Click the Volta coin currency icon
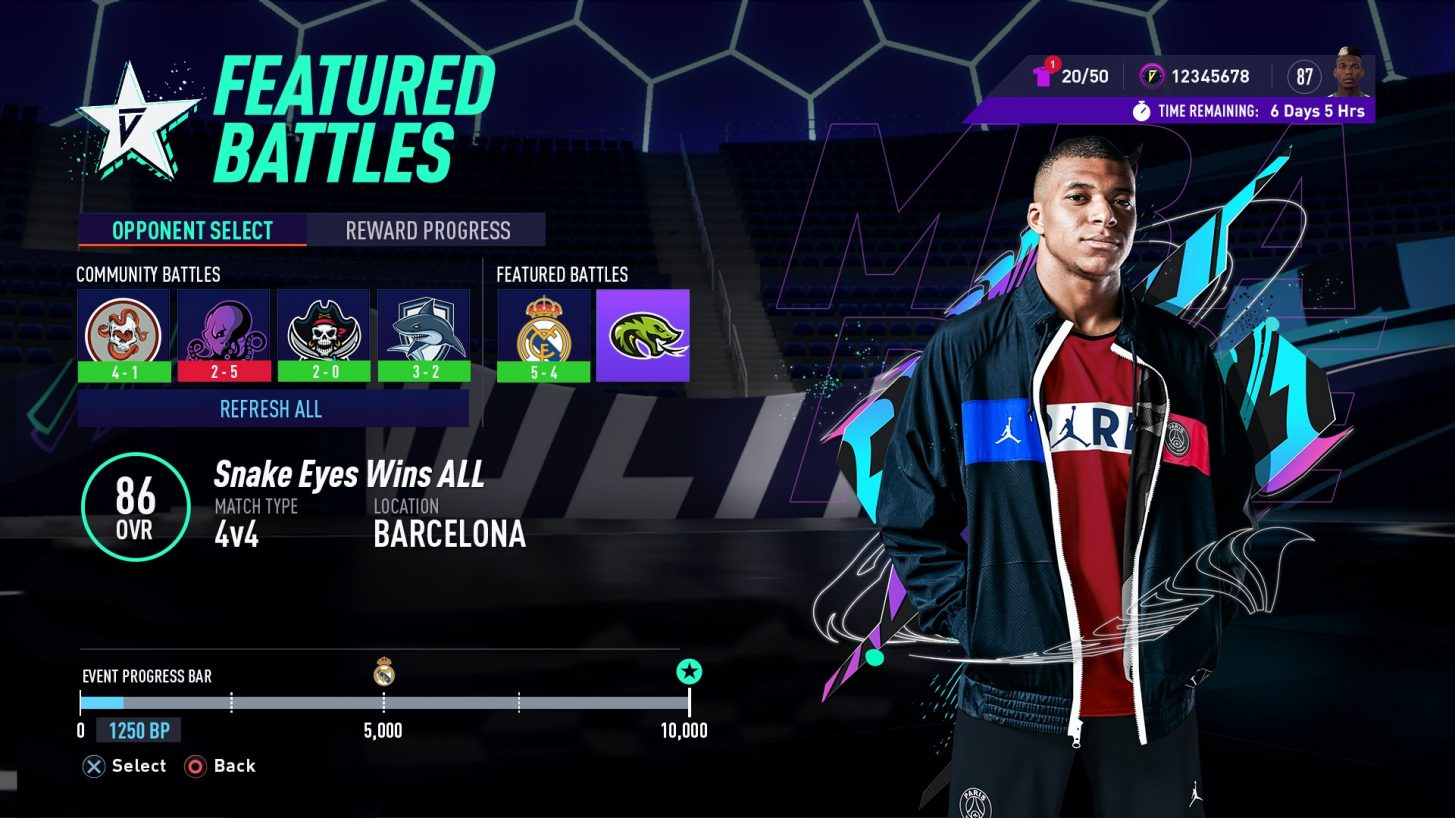The width and height of the screenshot is (1455, 818). pyautogui.click(x=1152, y=76)
